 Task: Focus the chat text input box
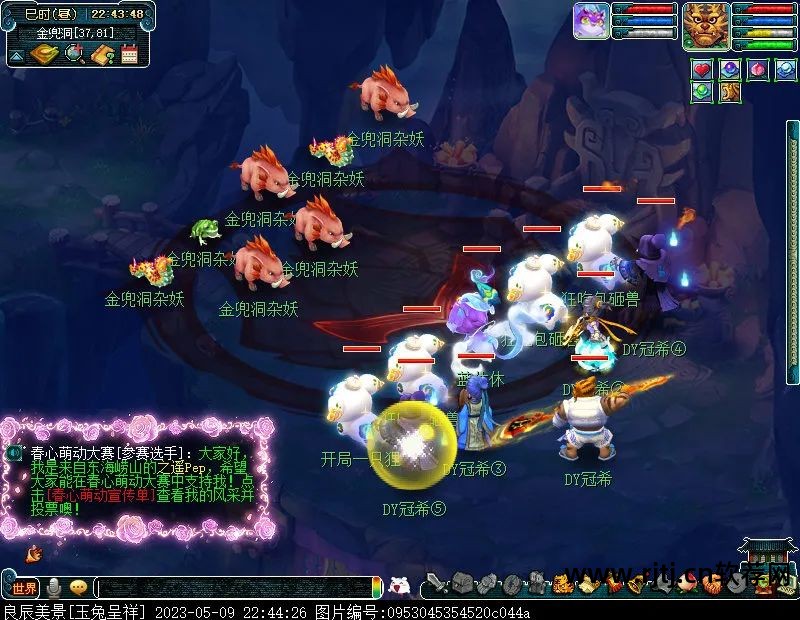click(235, 588)
